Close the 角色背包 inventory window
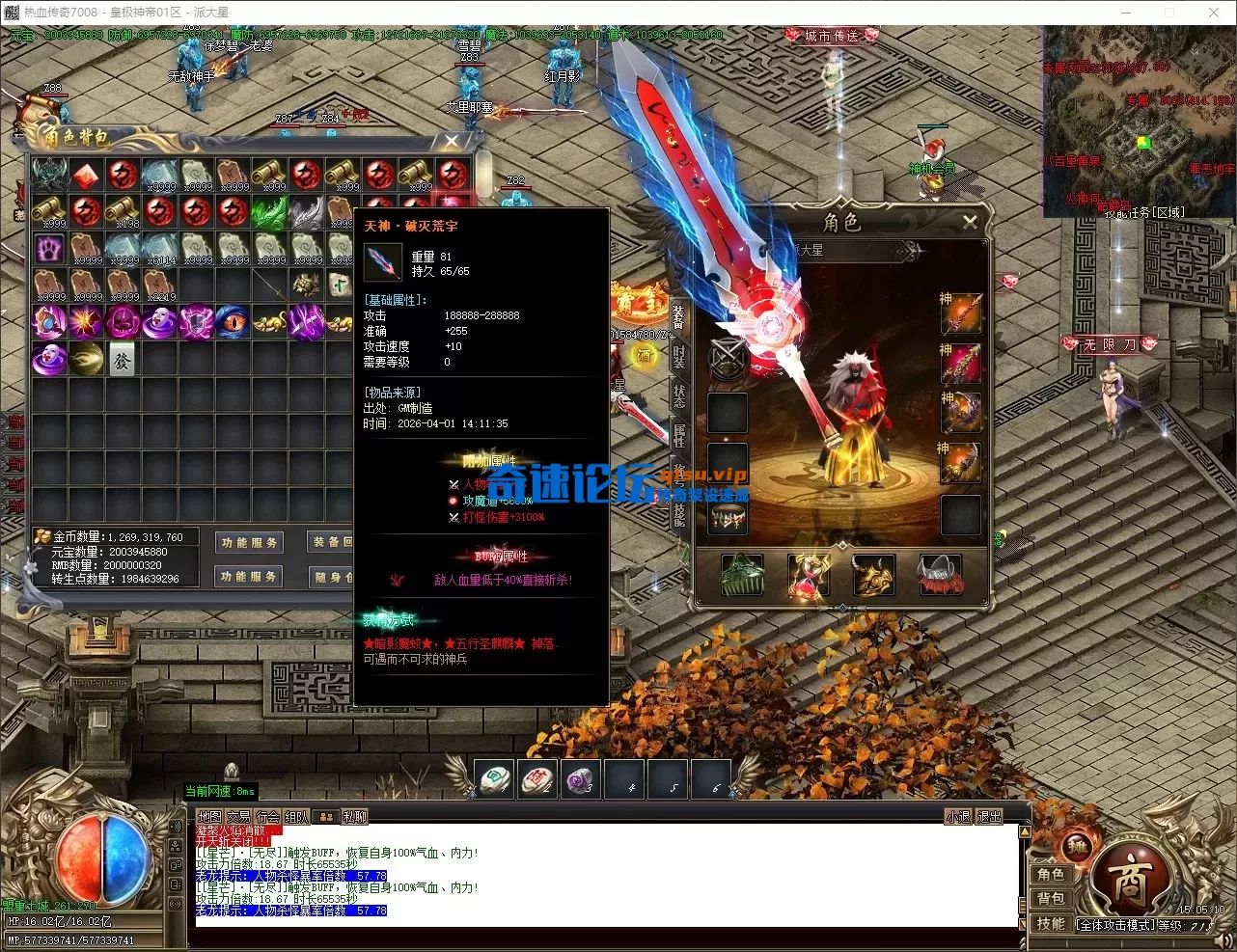 451,141
